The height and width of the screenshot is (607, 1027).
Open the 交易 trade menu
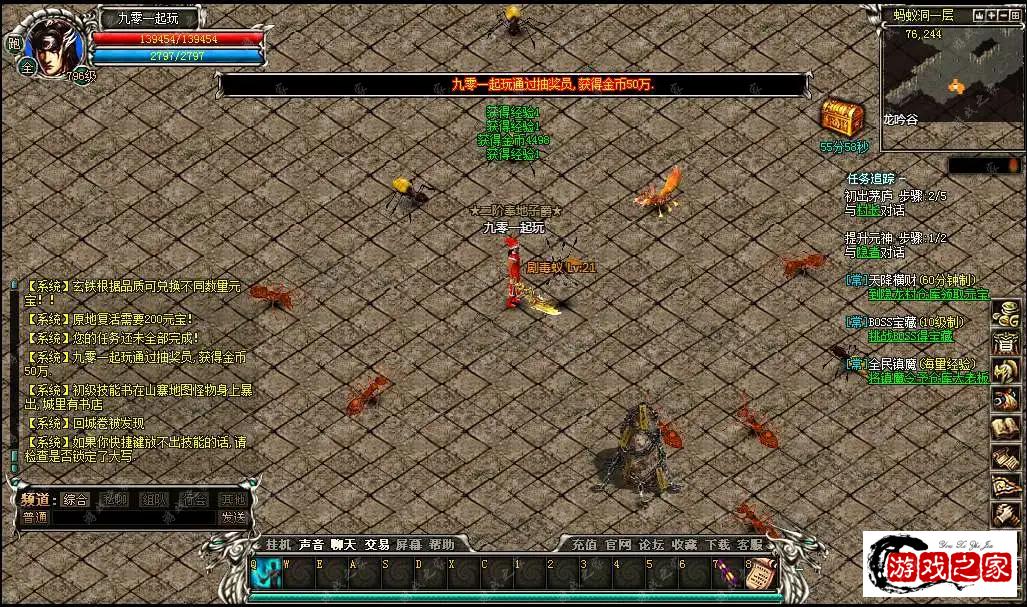(377, 545)
